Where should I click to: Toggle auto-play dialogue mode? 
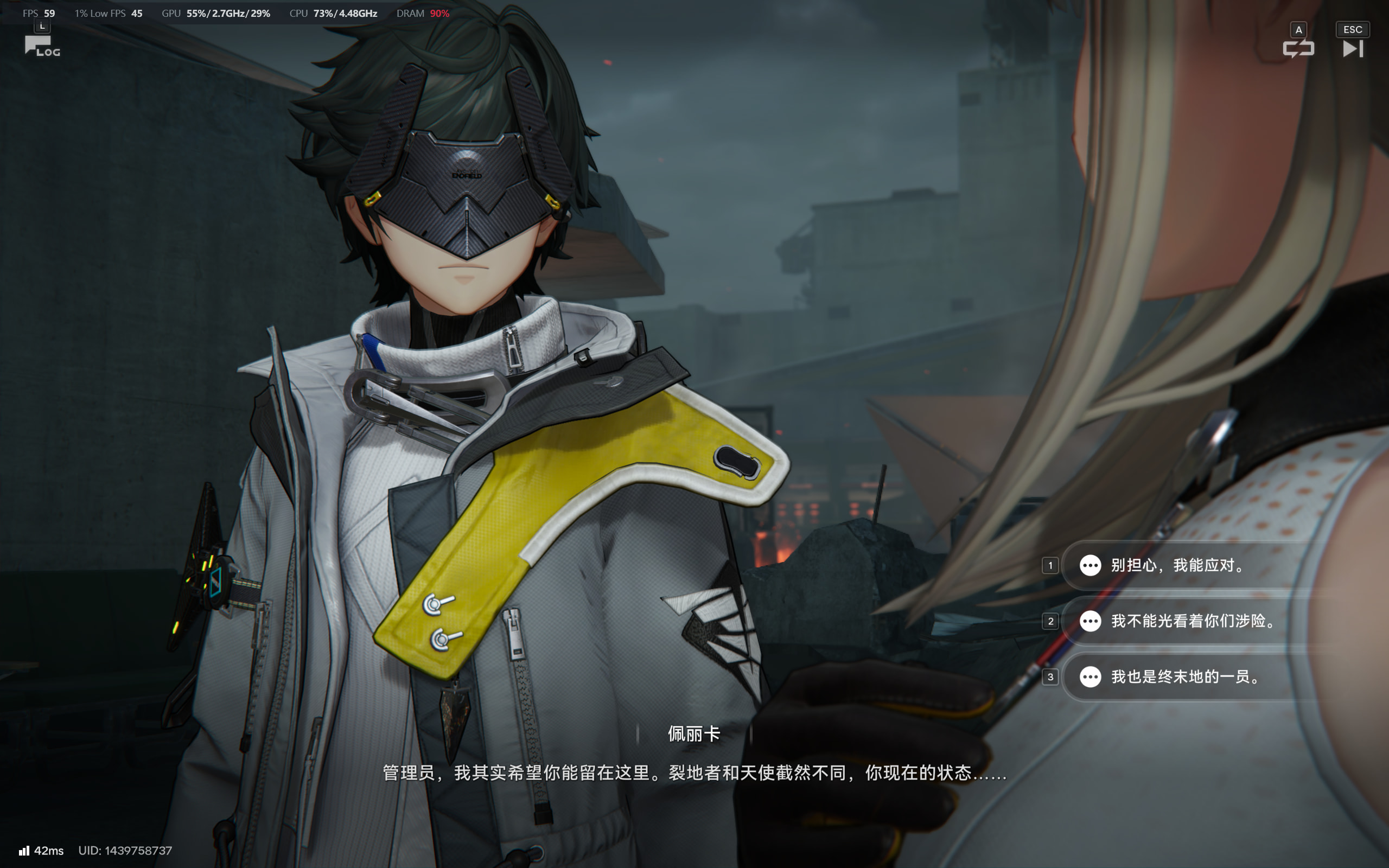[1298, 48]
